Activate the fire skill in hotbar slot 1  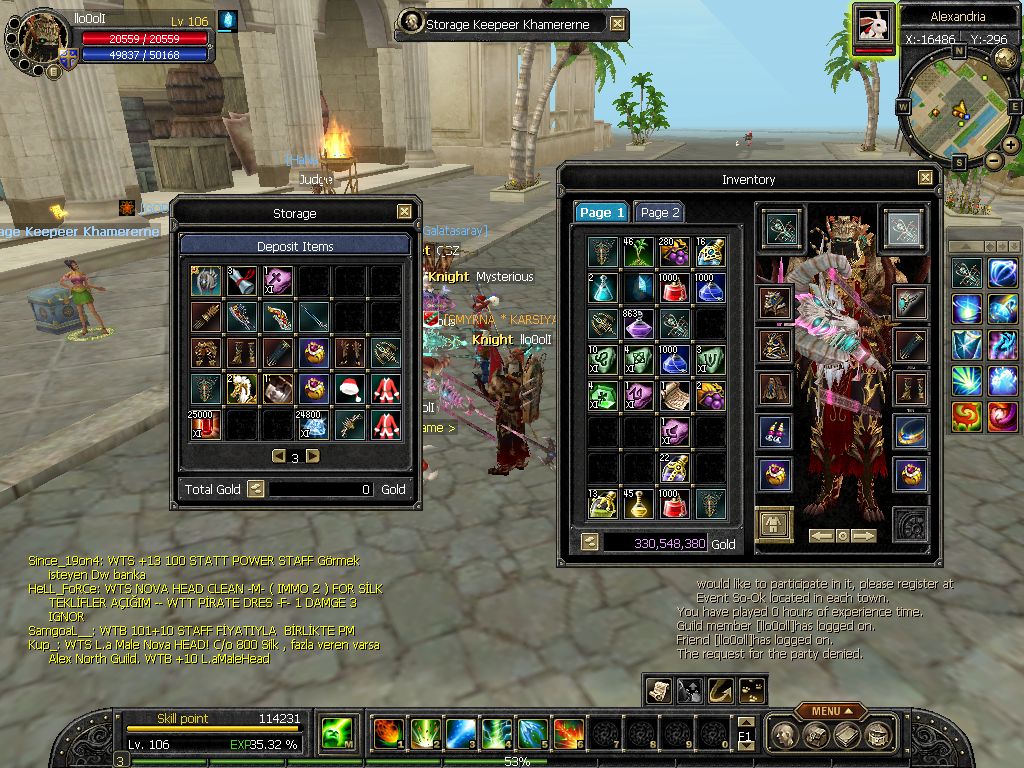388,734
